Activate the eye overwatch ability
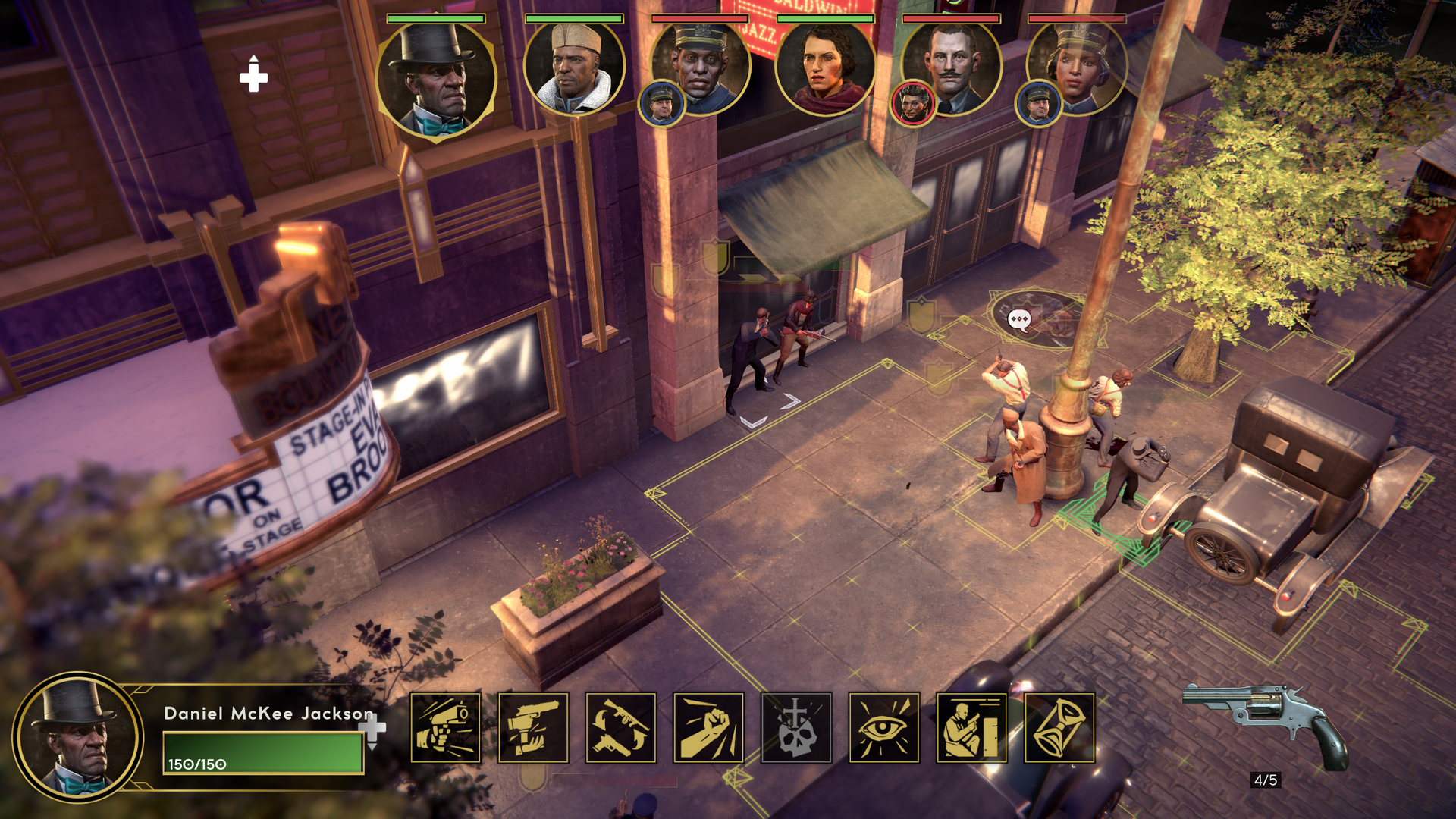This screenshot has width=1456, height=819. tap(884, 728)
